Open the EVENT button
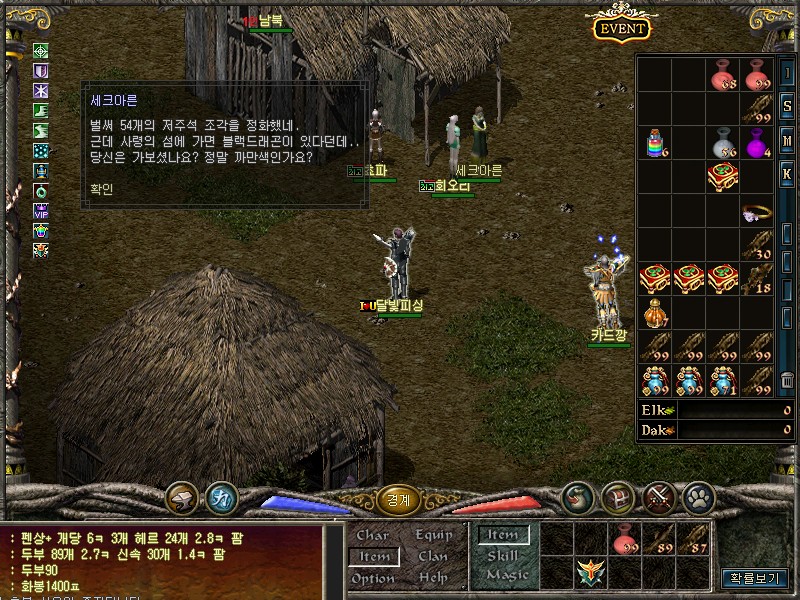Viewport: 800px width, 600px height. coord(622,28)
